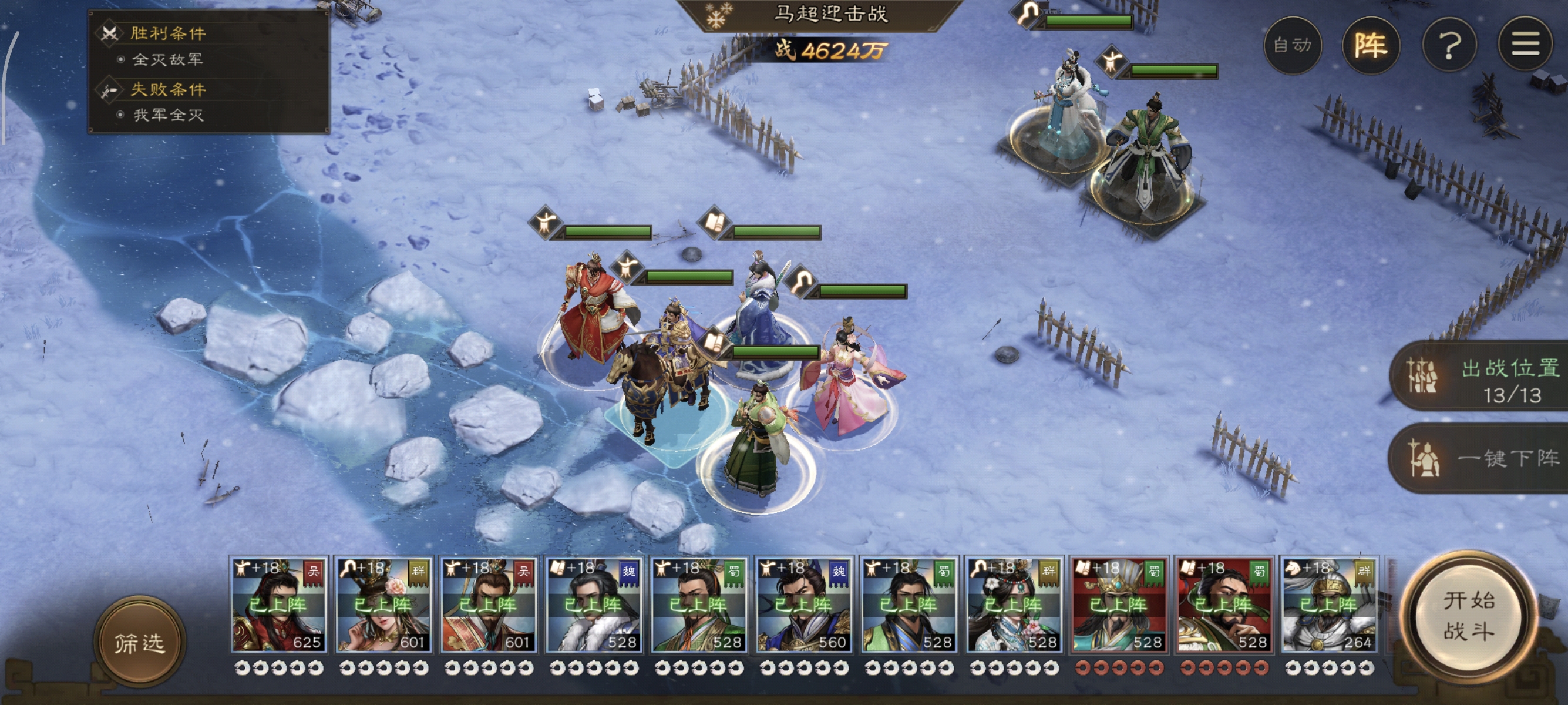Pick the 群 female hero card showing 528
The width and height of the screenshot is (1568, 705).
pyautogui.click(x=1014, y=605)
